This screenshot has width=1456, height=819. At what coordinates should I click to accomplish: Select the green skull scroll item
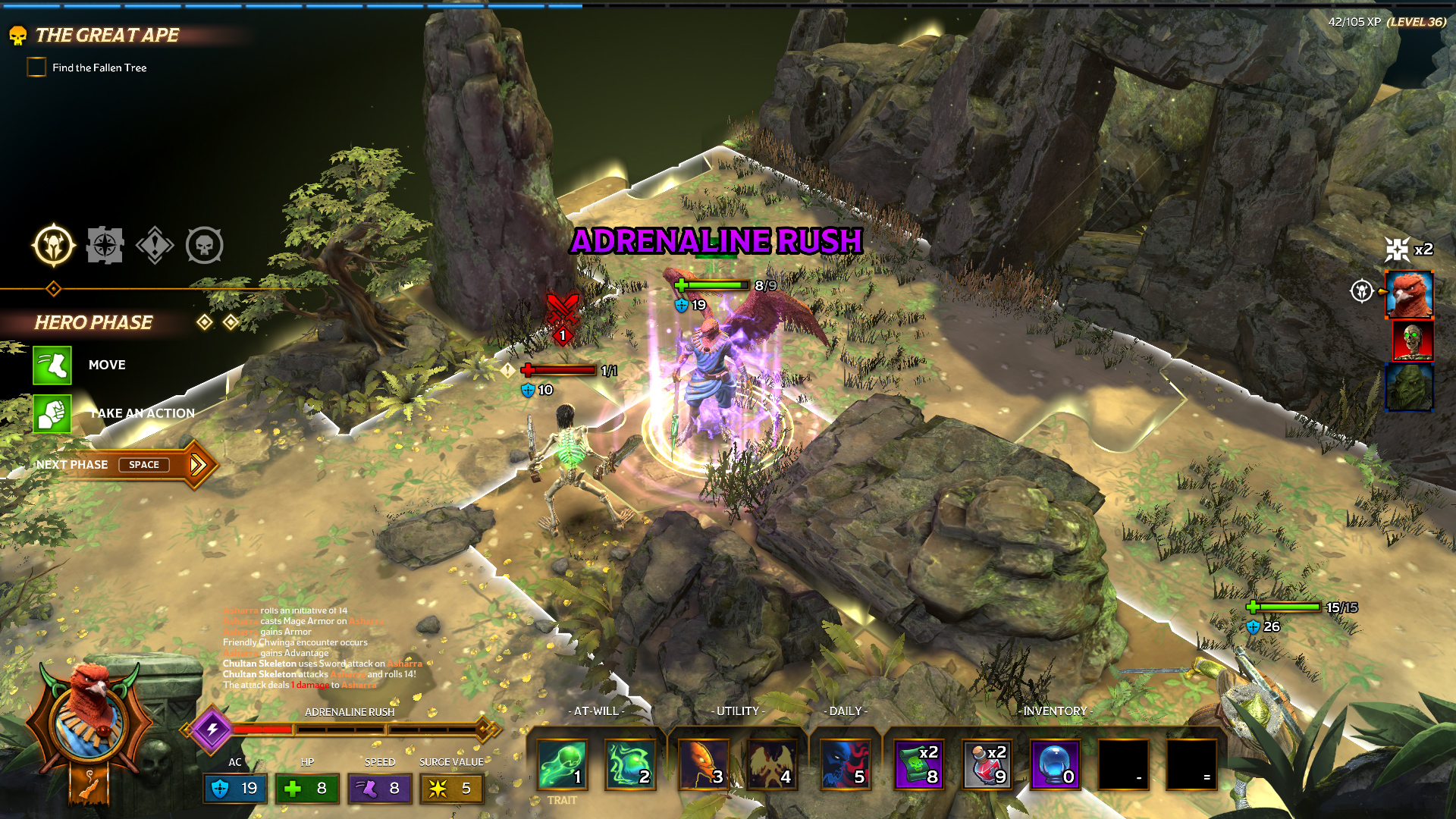pos(918,764)
